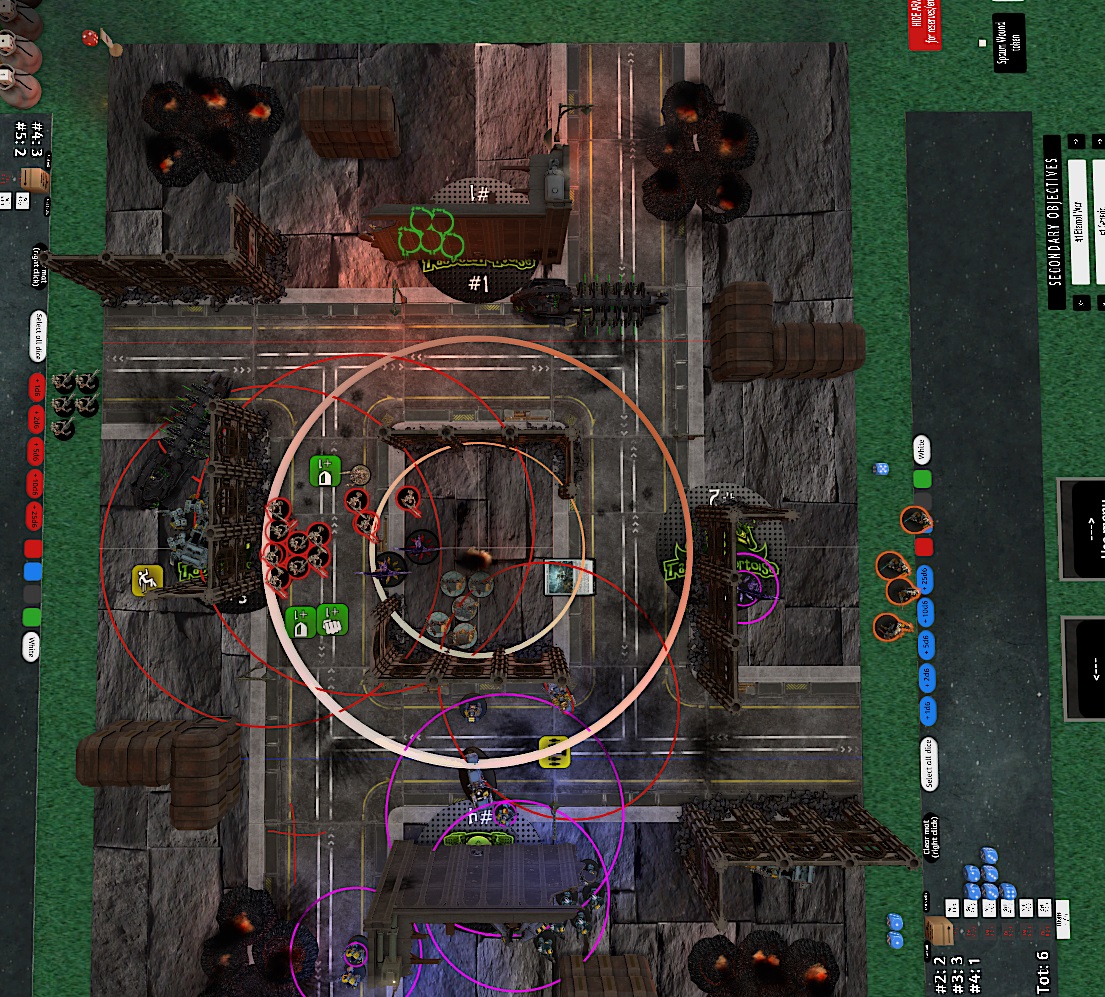The height and width of the screenshot is (997, 1105).
Task: Select all dice beside the blue dice buttons
Action: pyautogui.click(x=928, y=763)
